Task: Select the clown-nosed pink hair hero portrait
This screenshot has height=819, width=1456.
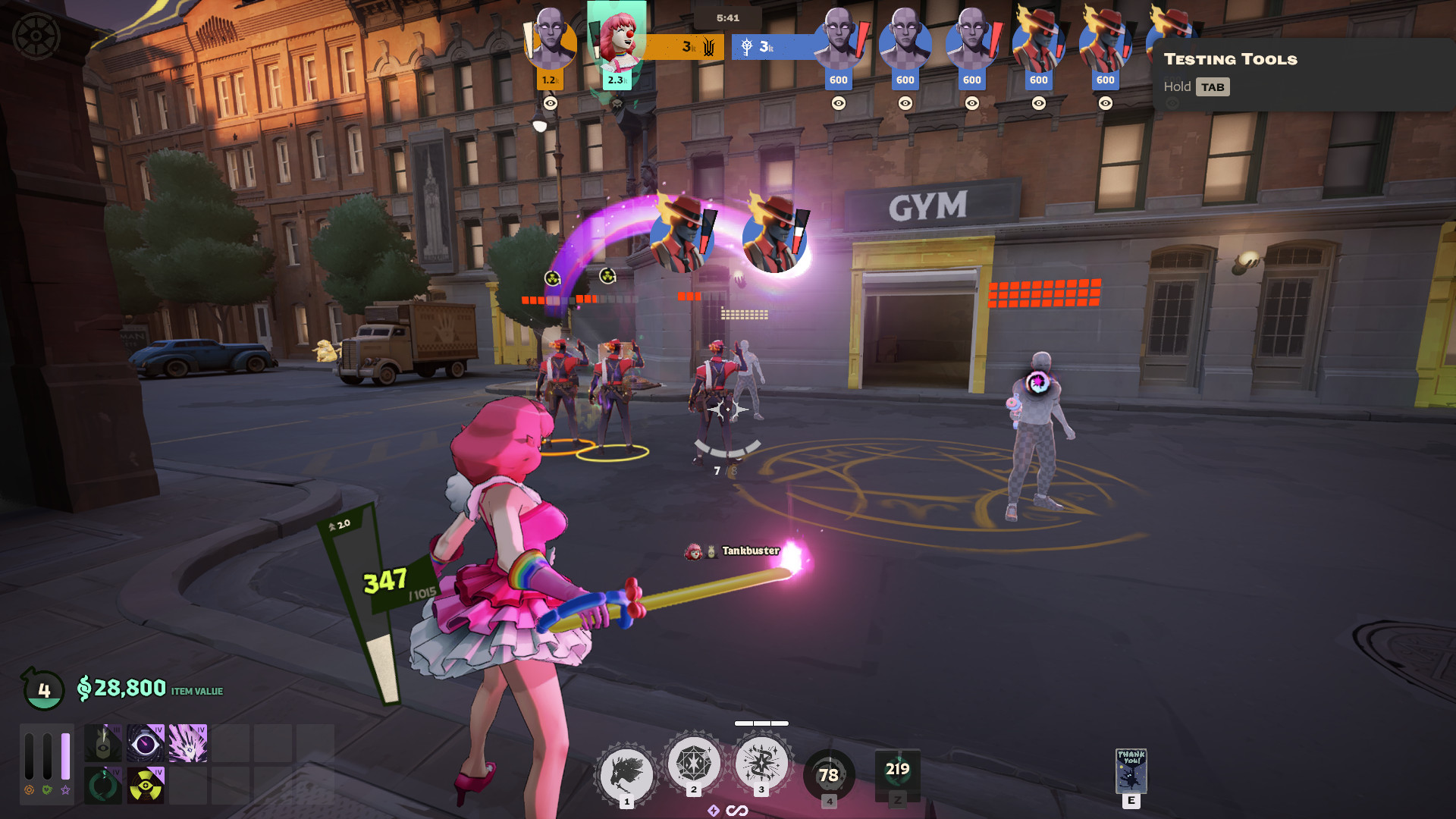Action: coord(617,38)
